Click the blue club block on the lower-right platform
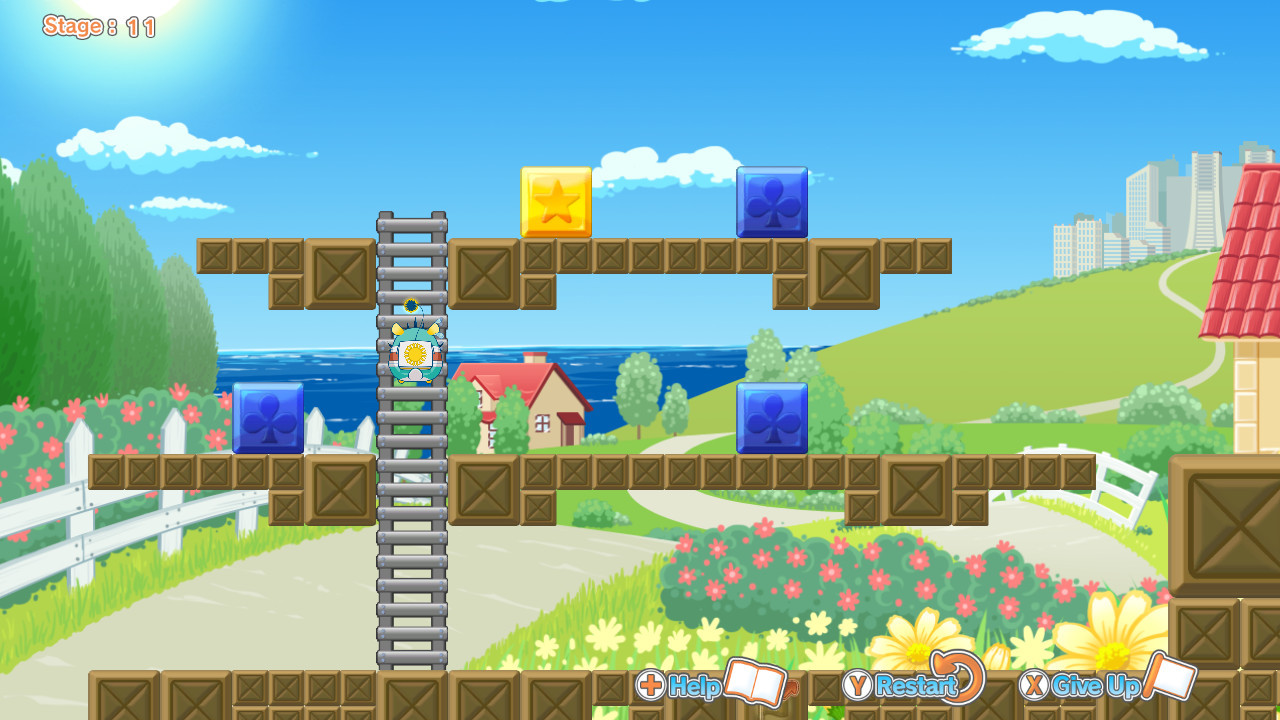 coord(771,419)
